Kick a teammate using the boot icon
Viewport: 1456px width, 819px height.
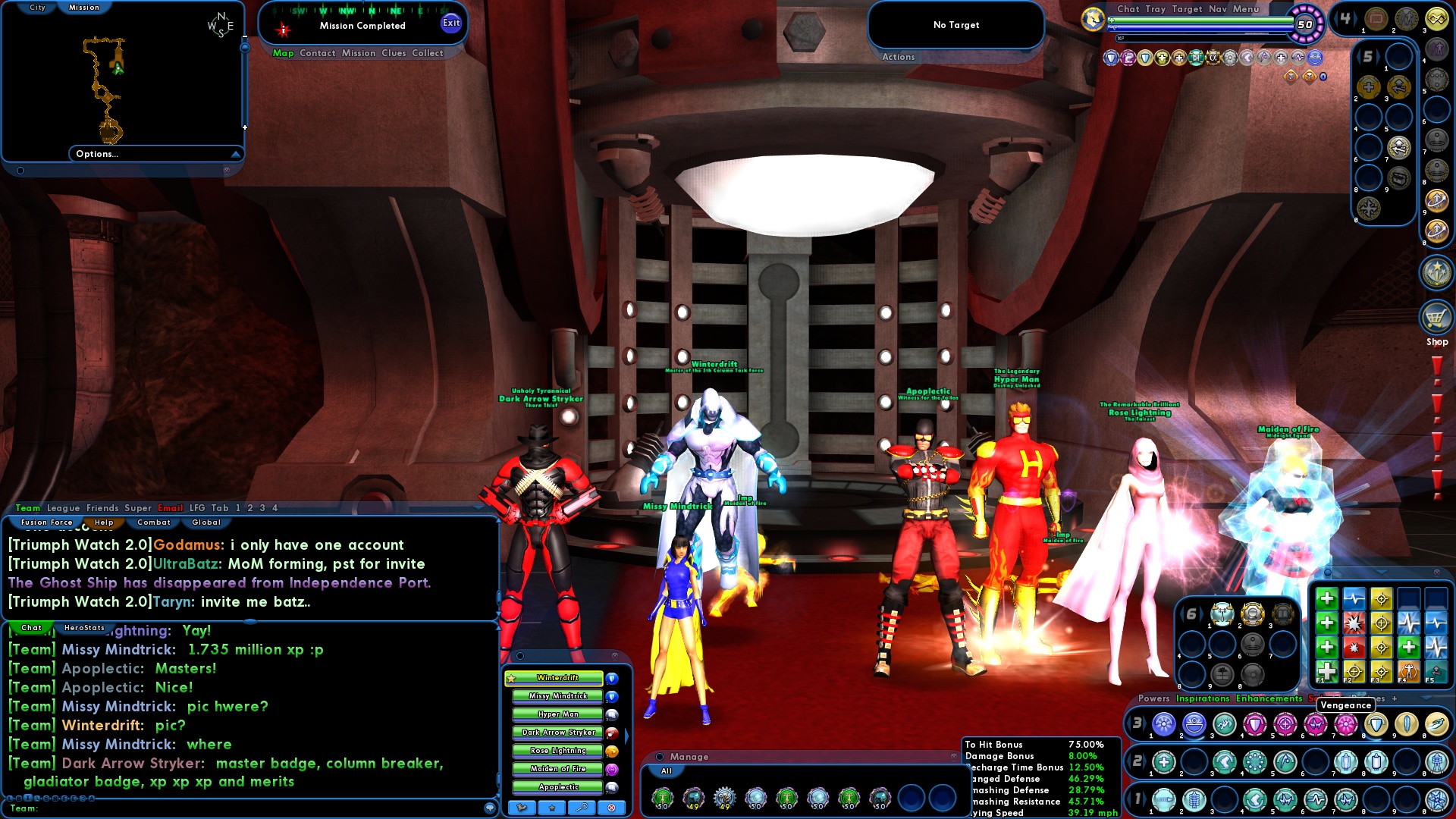(521, 808)
